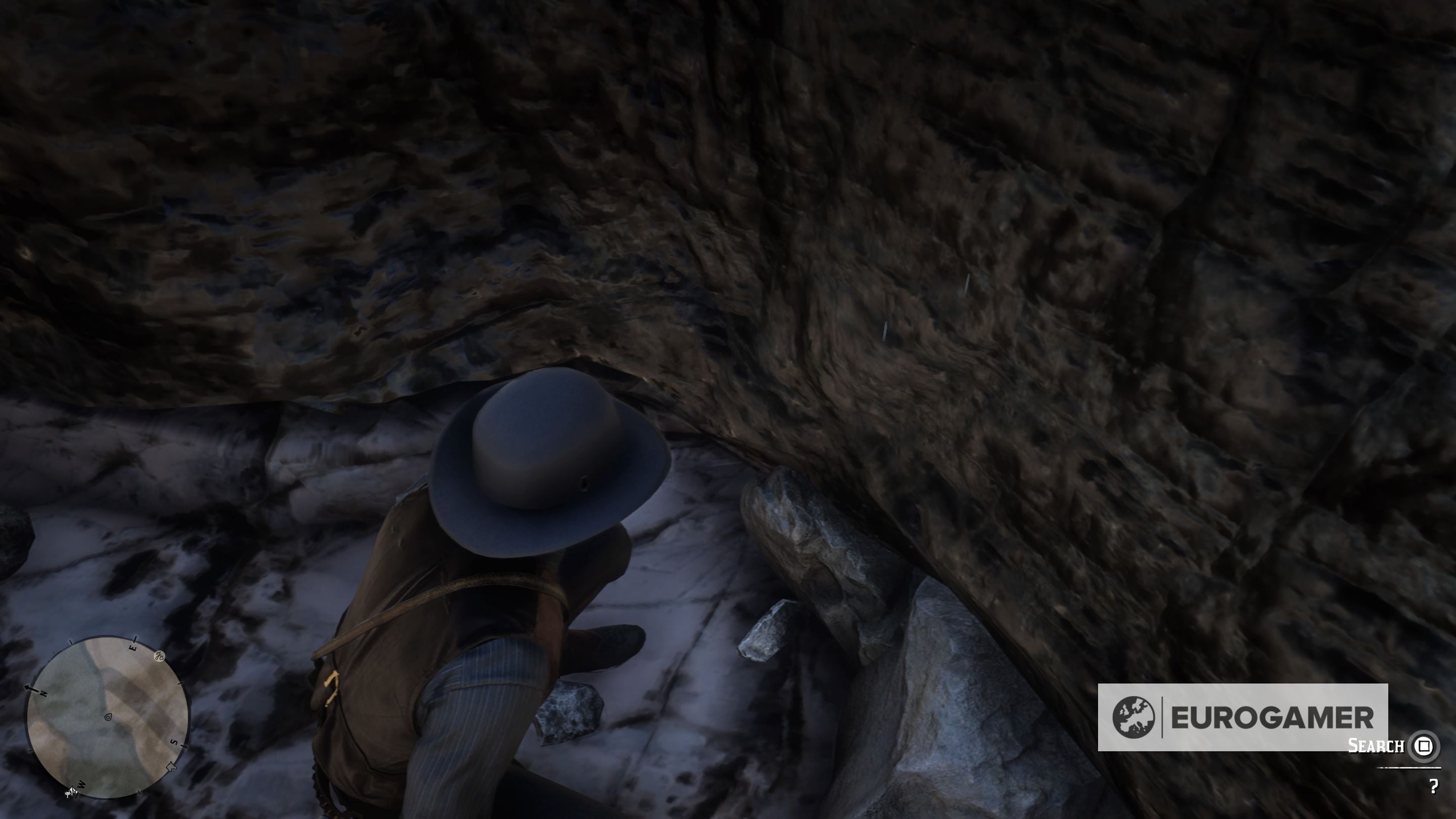Click the 'N' compass label
The image size is (1456, 819).
(x=43, y=693)
